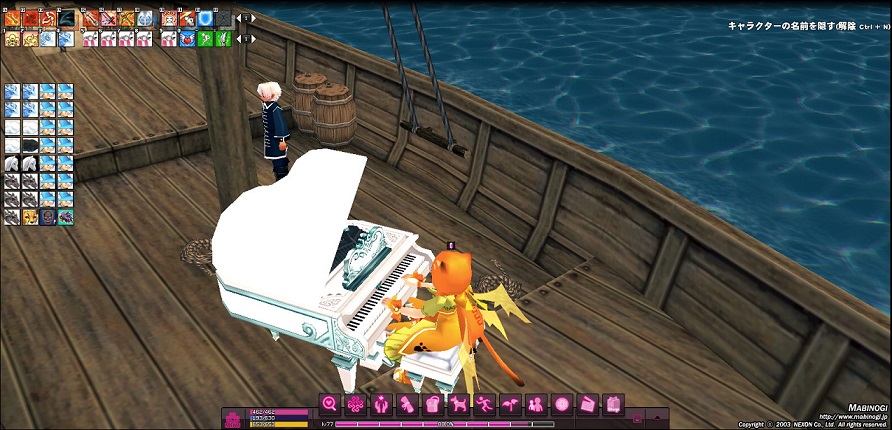Activate the green running figure skill

tap(205, 38)
